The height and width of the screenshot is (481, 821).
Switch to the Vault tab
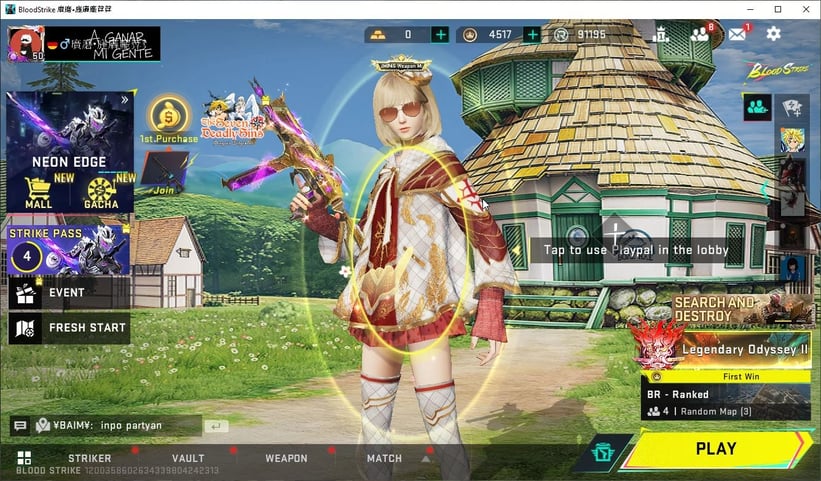coord(188,458)
